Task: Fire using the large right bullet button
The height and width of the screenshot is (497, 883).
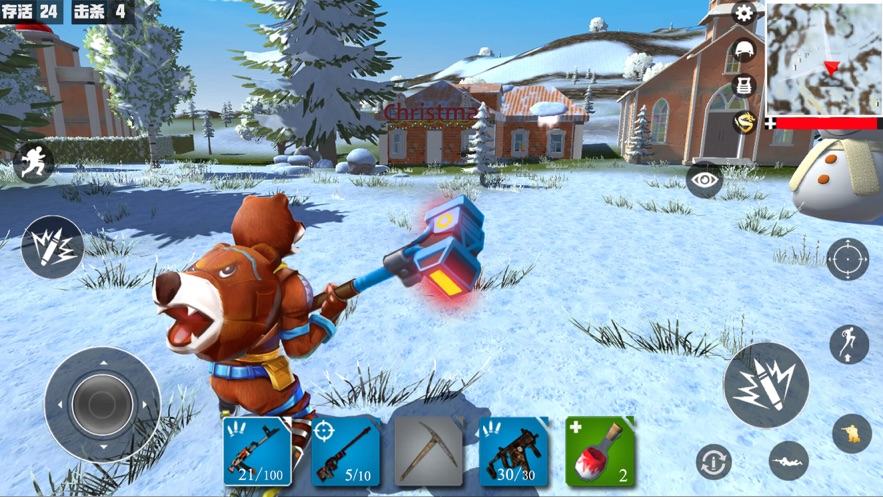Action: point(766,385)
